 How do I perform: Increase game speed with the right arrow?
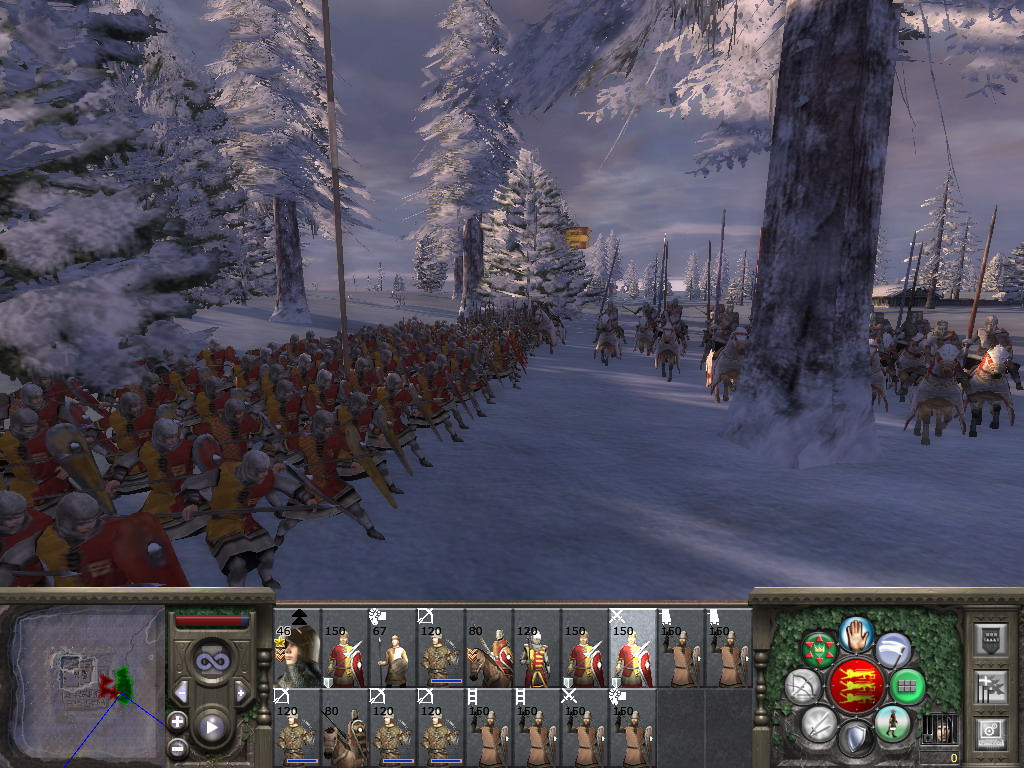pos(241,692)
